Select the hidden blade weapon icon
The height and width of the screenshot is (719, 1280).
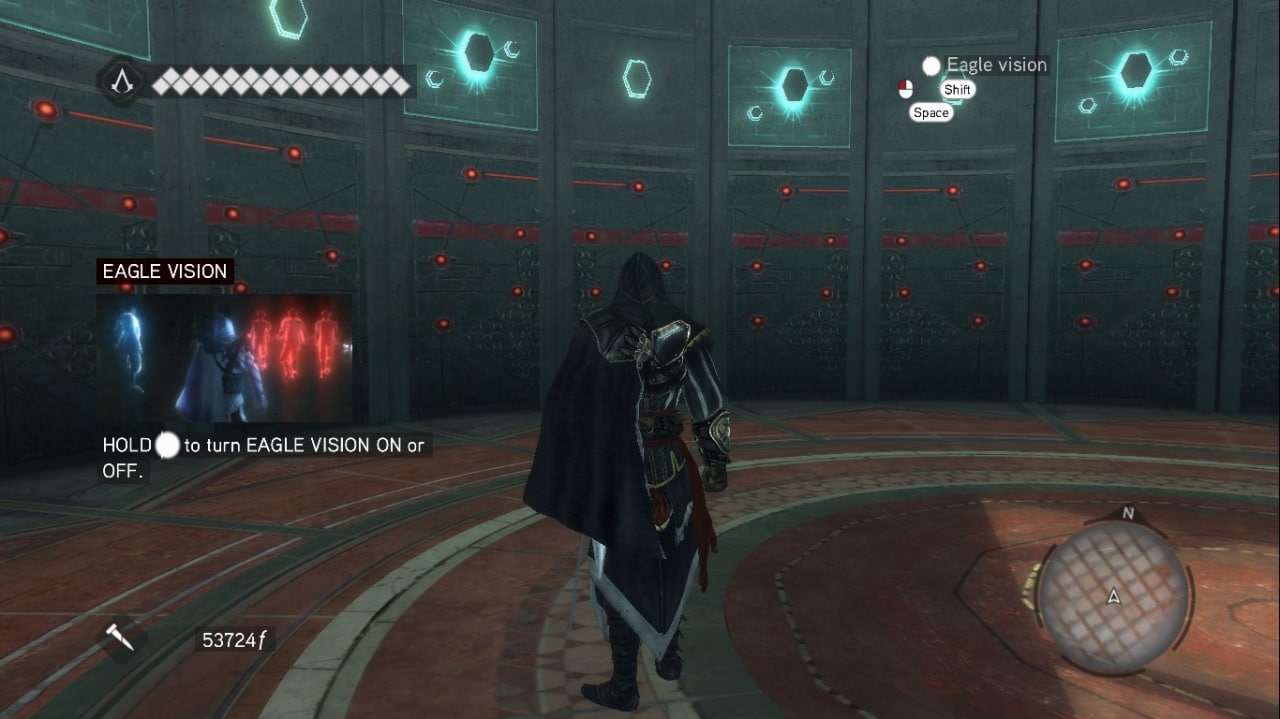pyautogui.click(x=120, y=638)
